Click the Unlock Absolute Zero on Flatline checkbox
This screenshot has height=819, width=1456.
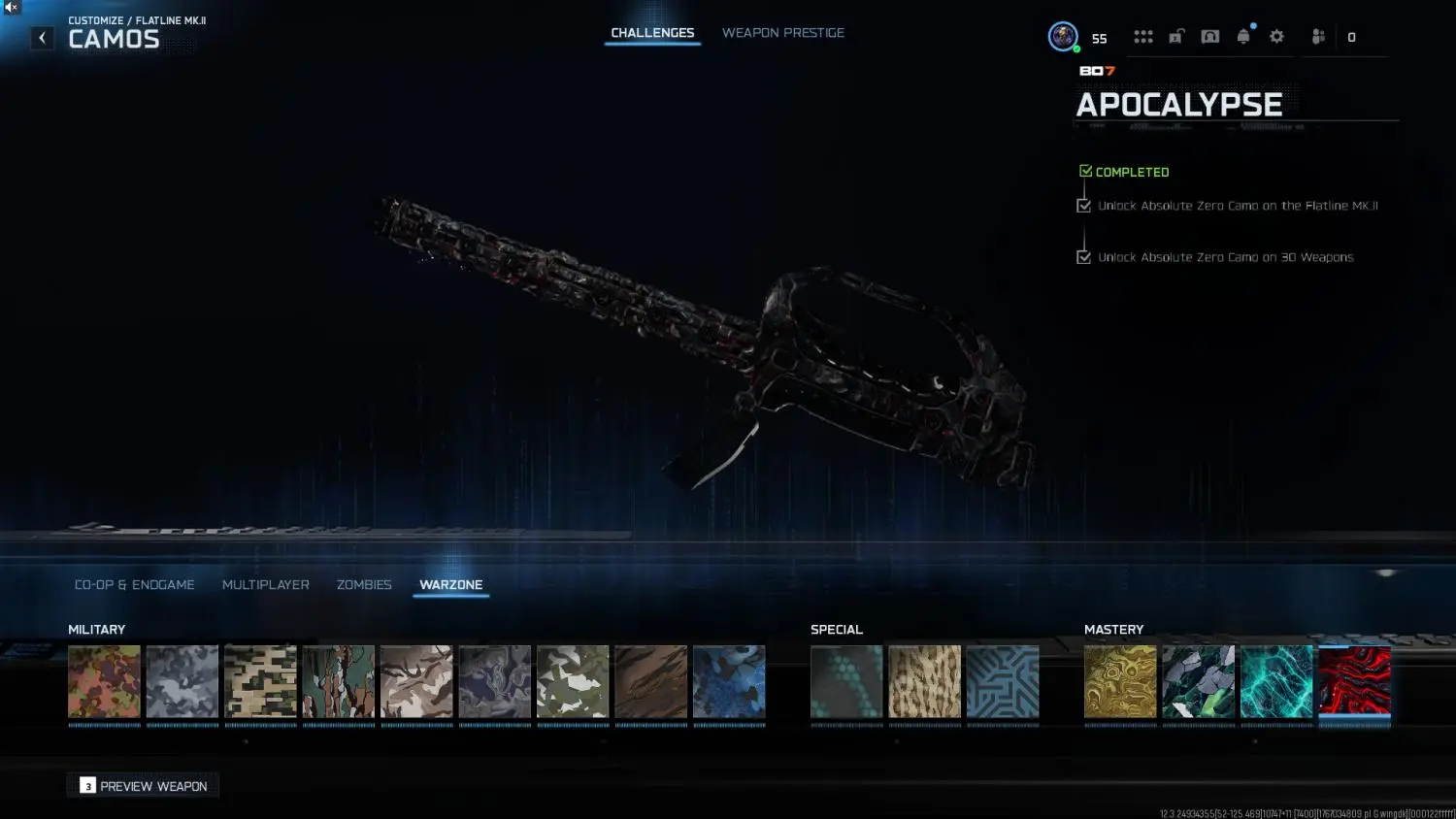[1084, 205]
